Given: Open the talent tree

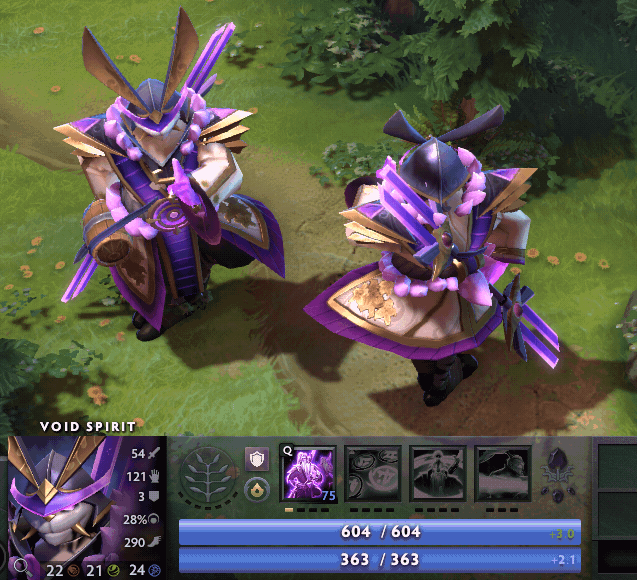Looking at the screenshot, I should 210,476.
